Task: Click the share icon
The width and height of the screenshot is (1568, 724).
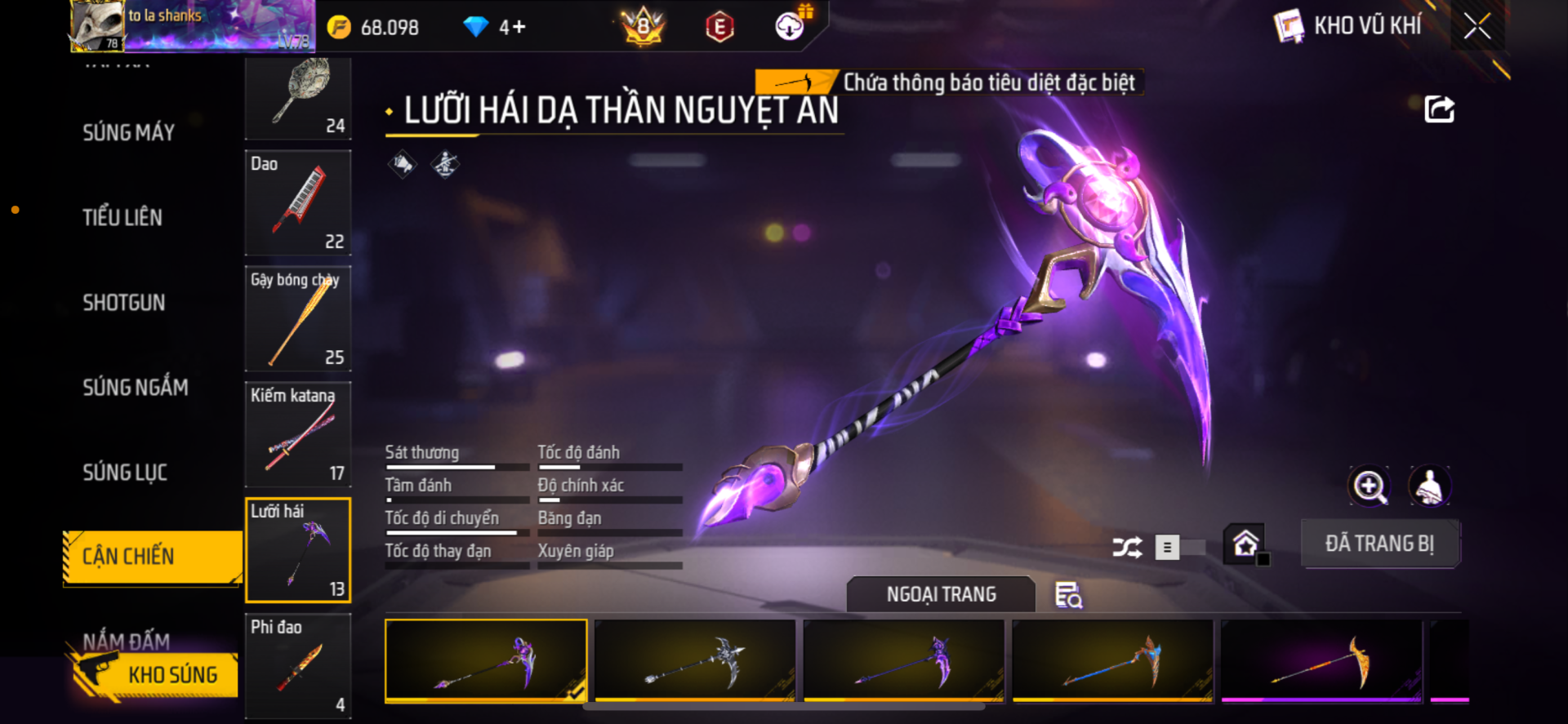Action: click(x=1439, y=109)
